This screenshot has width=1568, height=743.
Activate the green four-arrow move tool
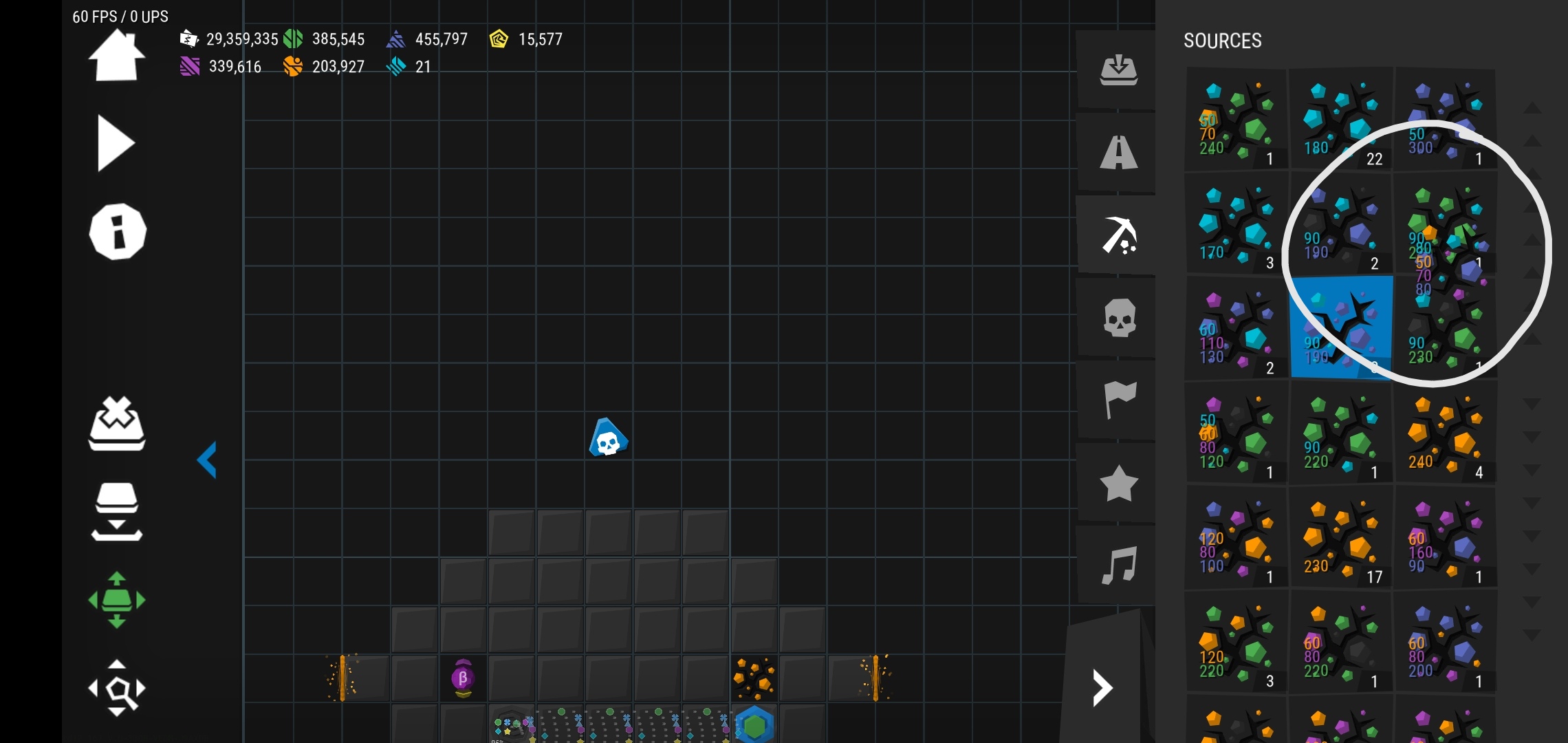click(117, 600)
